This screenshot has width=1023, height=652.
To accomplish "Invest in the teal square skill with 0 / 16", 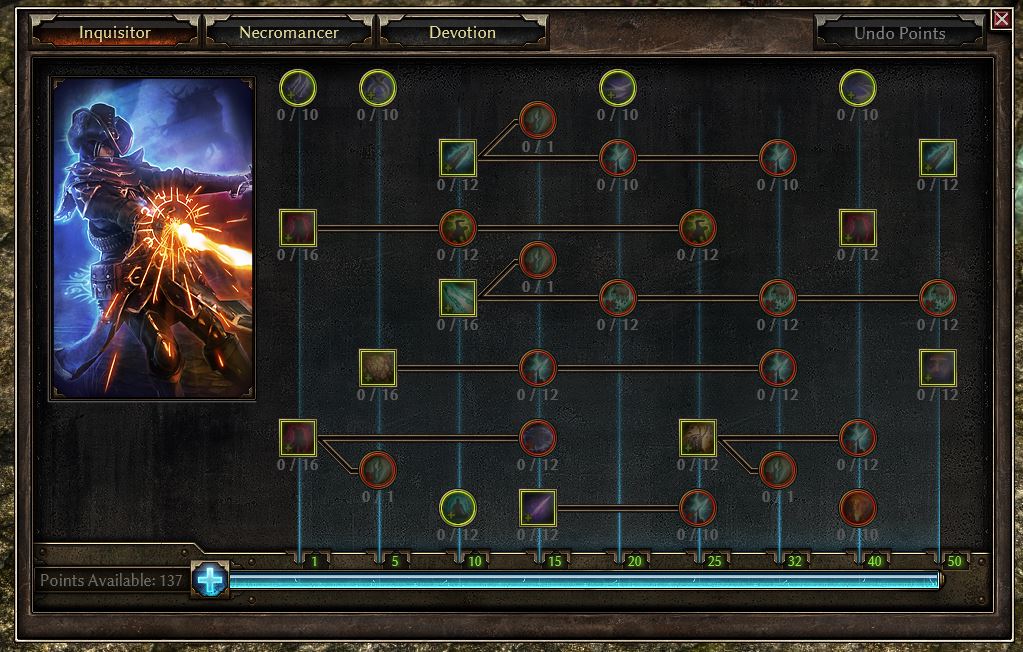I will coord(458,297).
